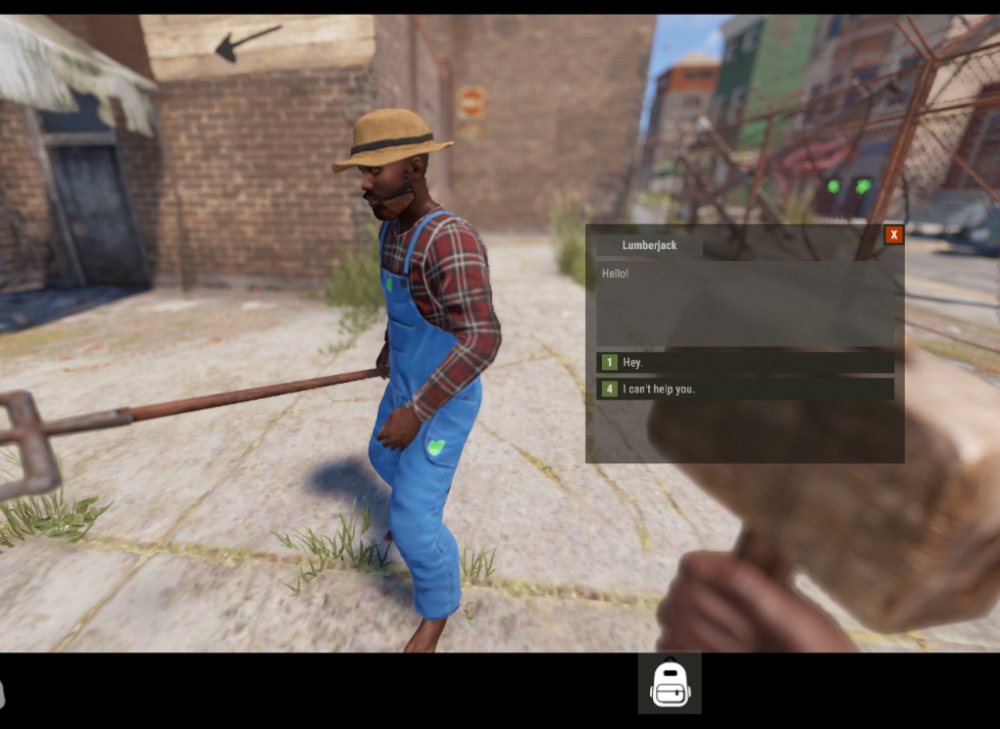
Task: Select the "I can't help you." response
Action: point(745,389)
